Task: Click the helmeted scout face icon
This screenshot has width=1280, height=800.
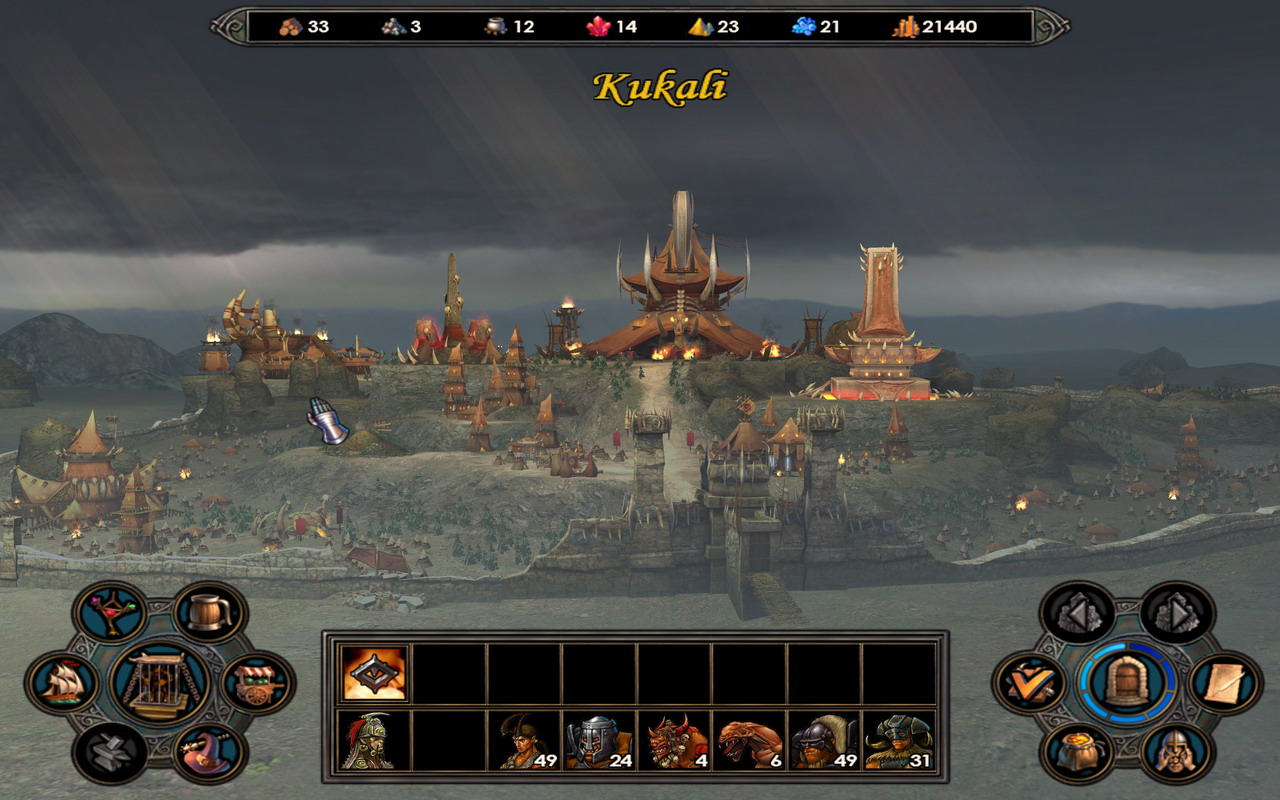Action: tap(1177, 752)
